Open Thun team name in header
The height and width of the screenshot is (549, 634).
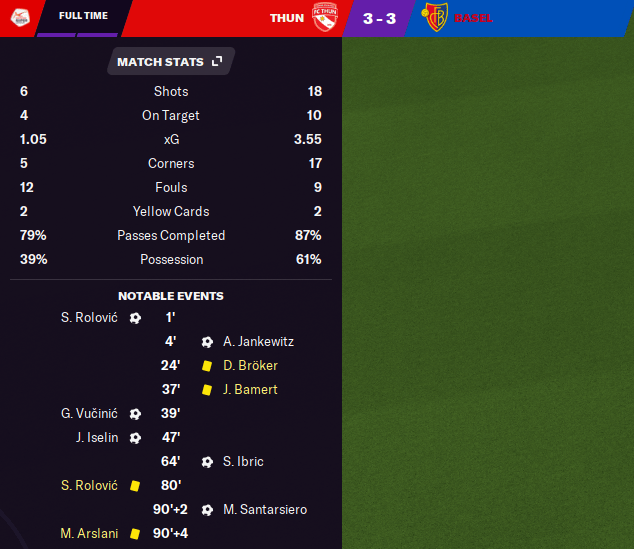point(286,18)
